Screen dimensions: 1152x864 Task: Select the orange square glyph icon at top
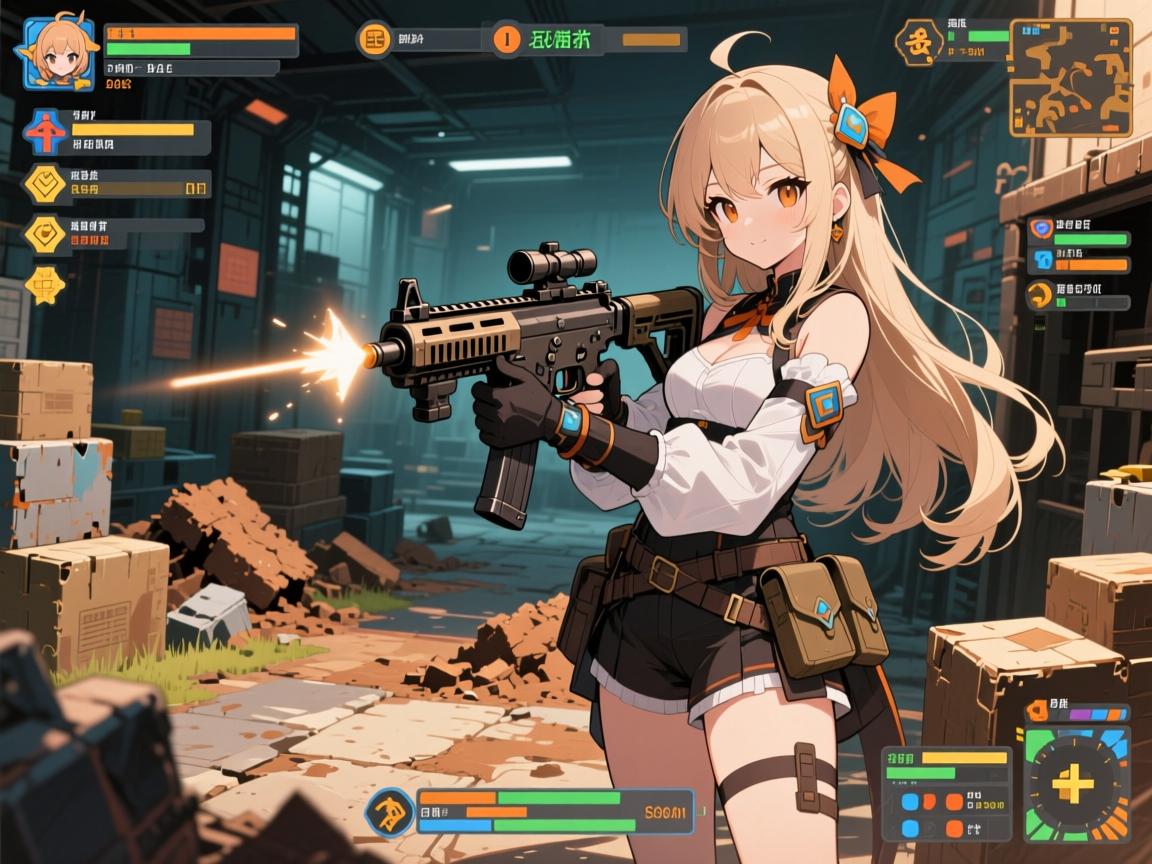(375, 40)
